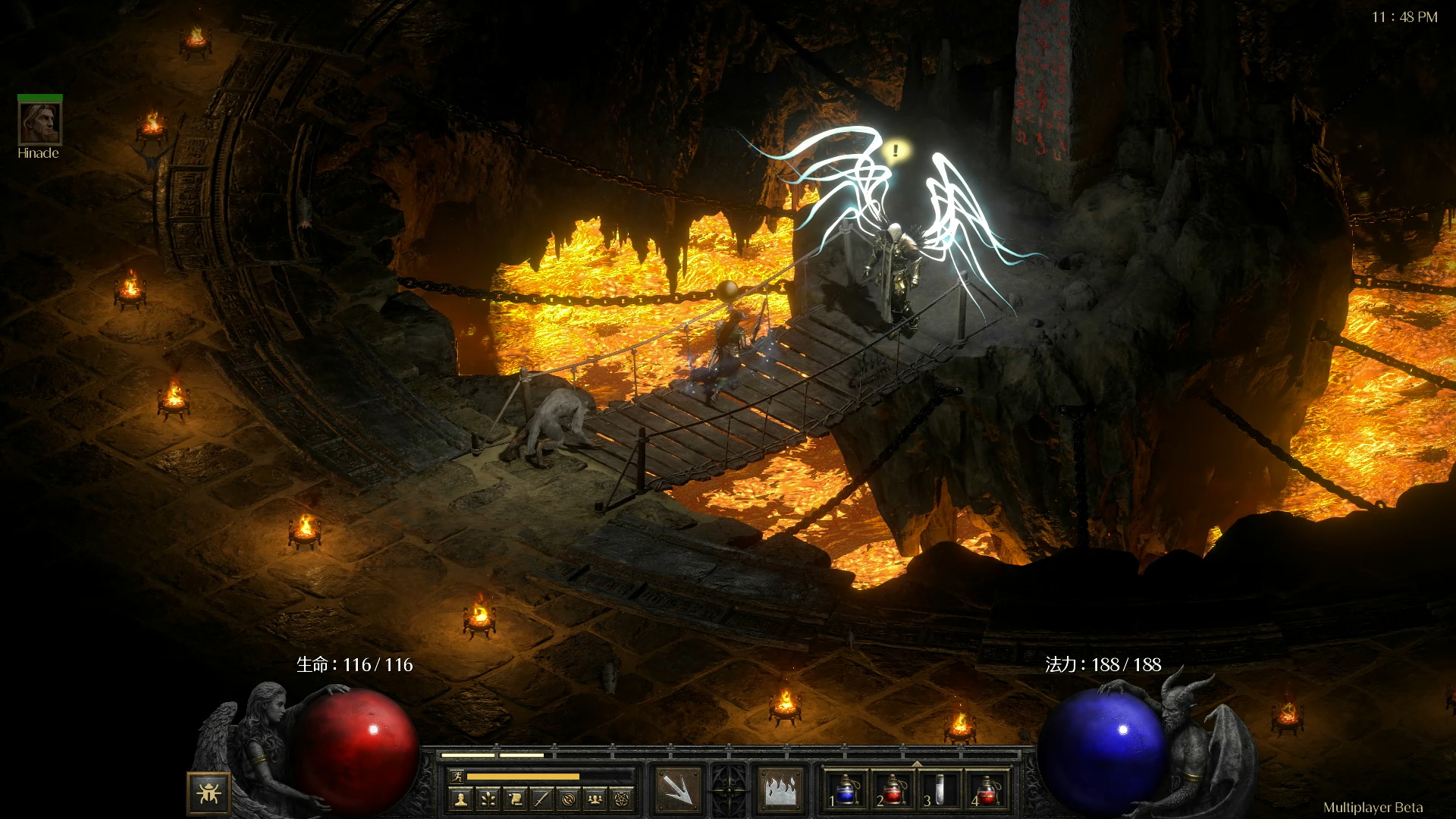Use the red healing potion in slot 2
The image size is (1456, 819).
(x=893, y=790)
